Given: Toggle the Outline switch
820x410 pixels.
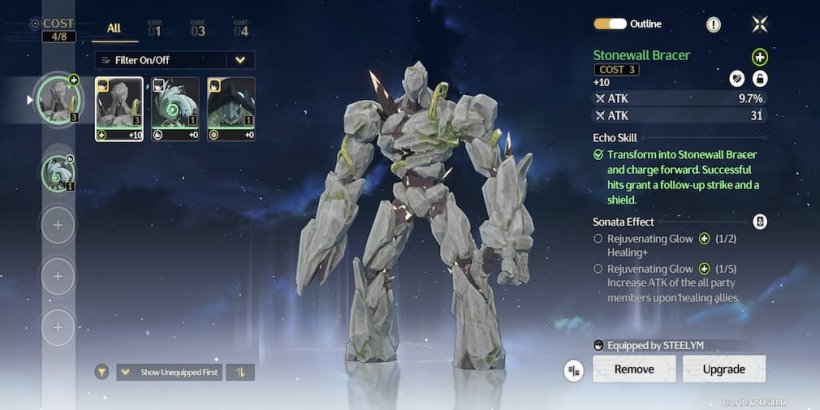Looking at the screenshot, I should [x=610, y=24].
